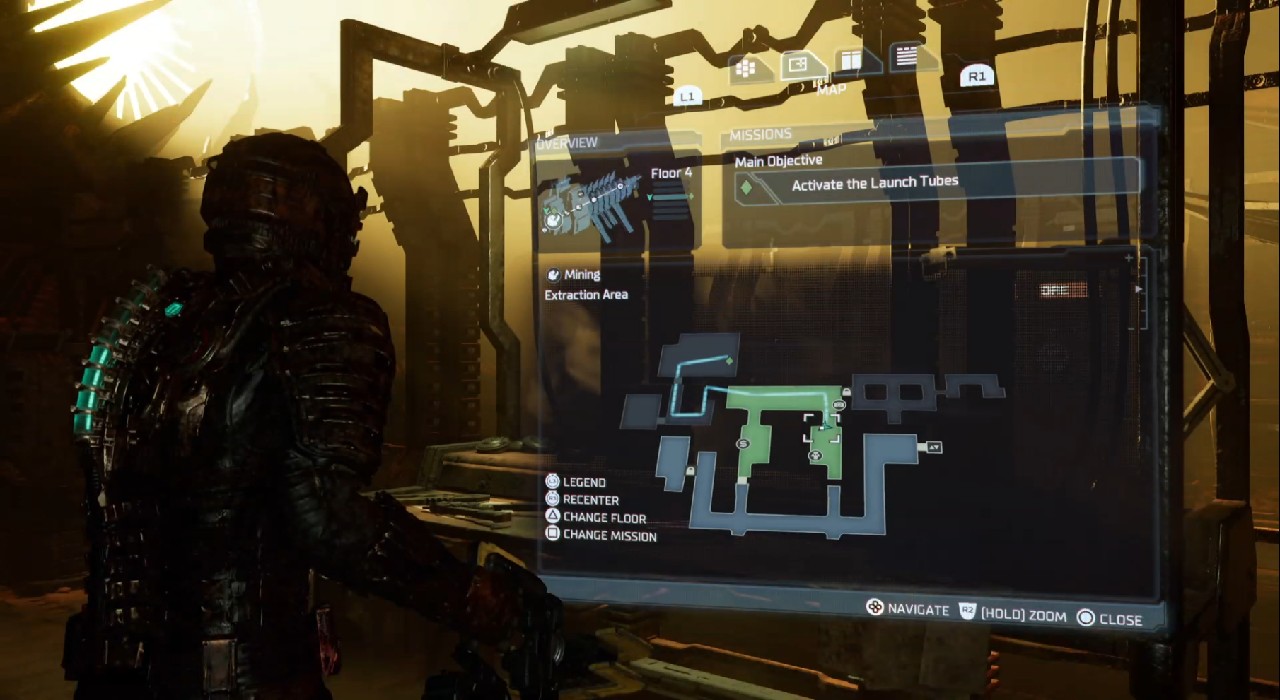Click the Floor 4 level indicator
Viewport: 1280px width, 700px height.
[671, 174]
